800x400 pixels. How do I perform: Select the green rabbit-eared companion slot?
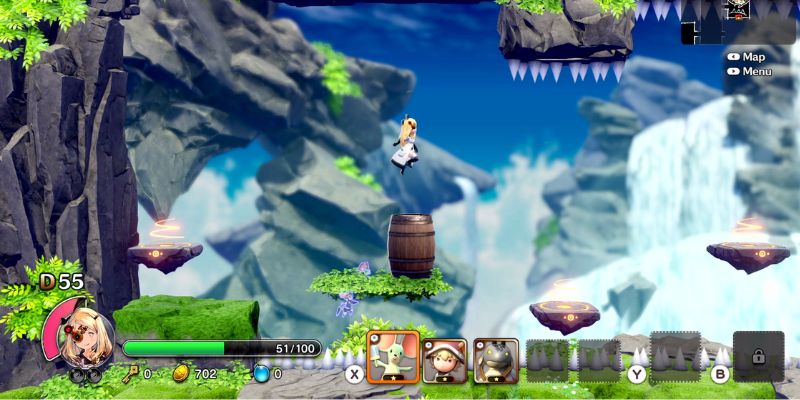(392, 361)
